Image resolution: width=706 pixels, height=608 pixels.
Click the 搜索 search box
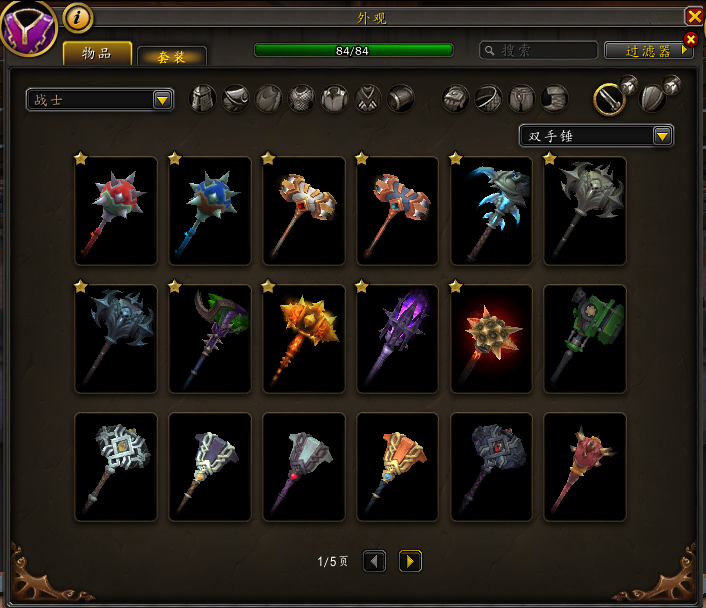(538, 50)
